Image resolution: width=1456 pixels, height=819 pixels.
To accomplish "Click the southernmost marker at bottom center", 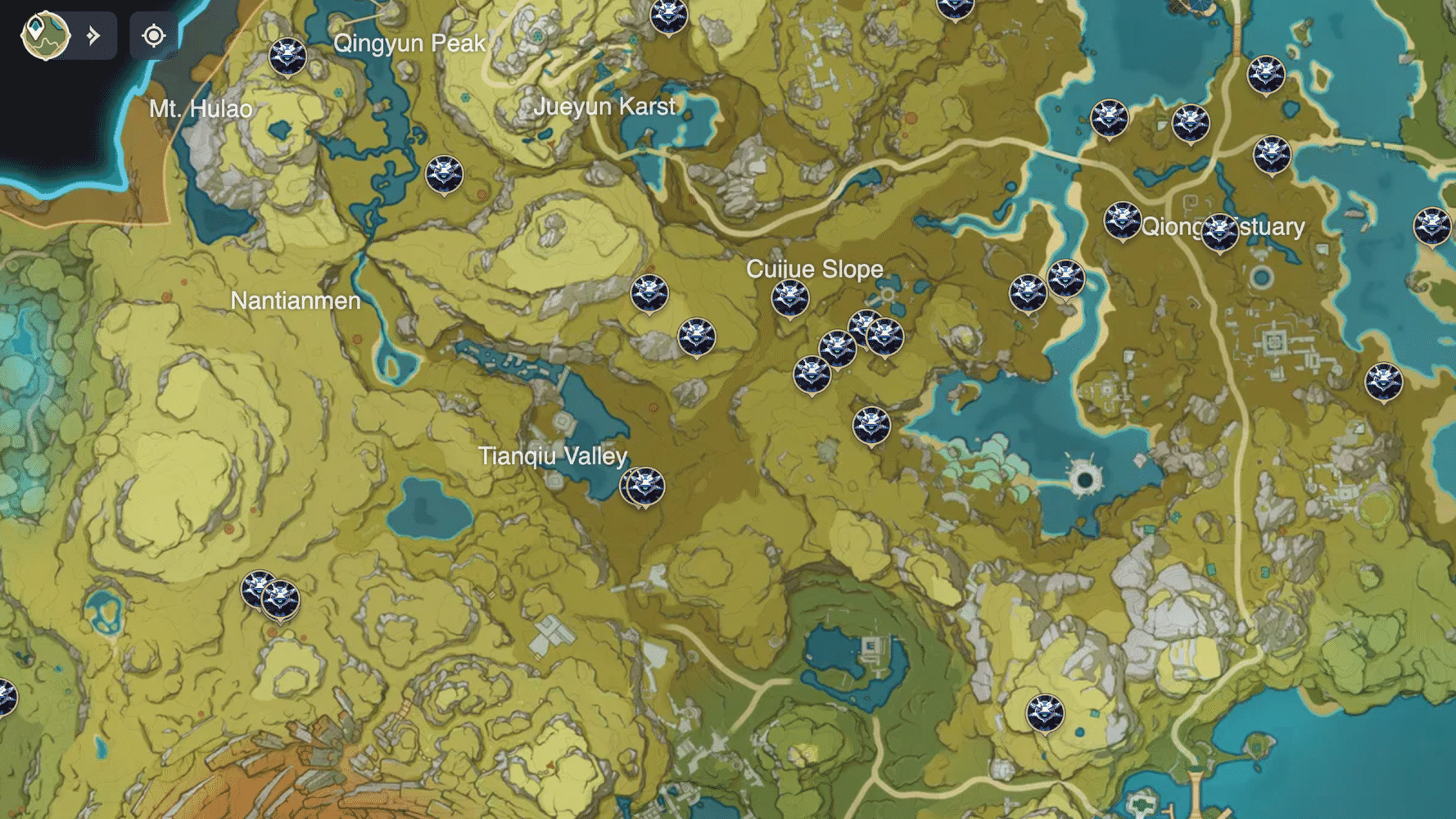I will point(1046,713).
